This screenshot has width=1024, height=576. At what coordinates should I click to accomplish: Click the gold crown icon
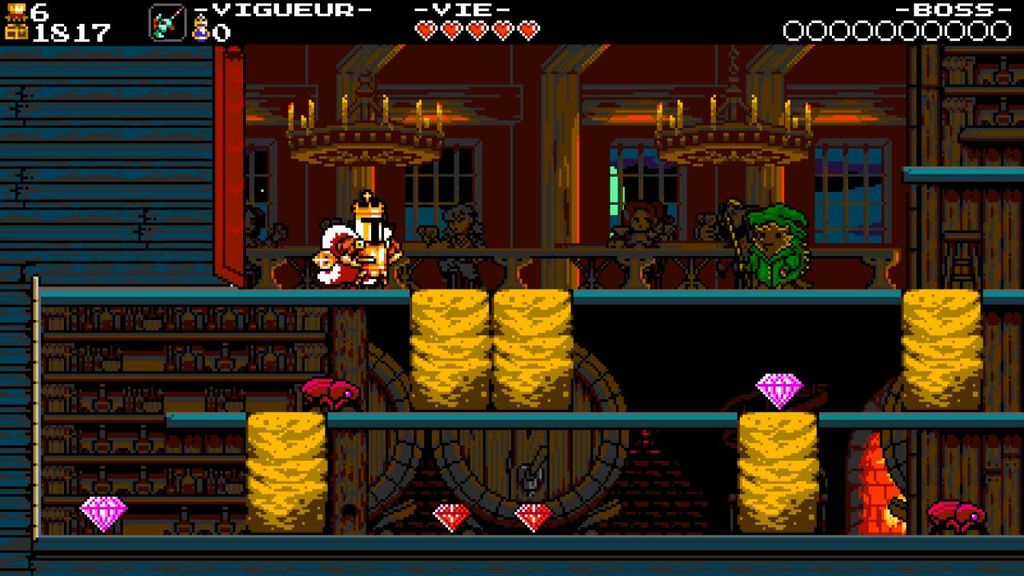[x=16, y=11]
